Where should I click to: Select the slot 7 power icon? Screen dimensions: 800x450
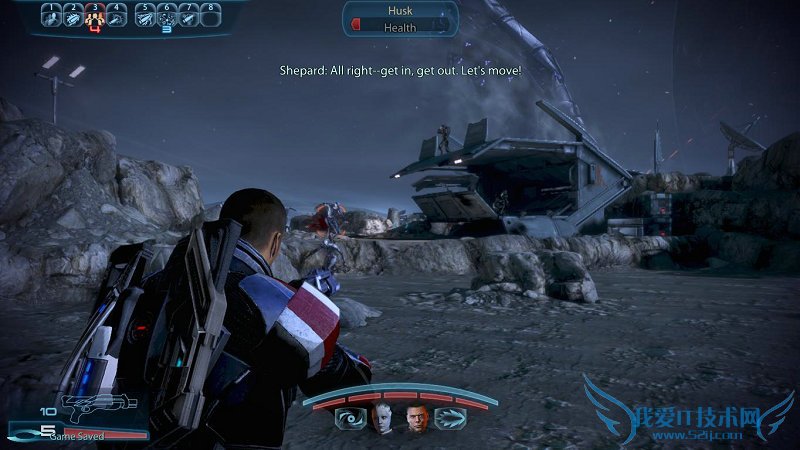tap(189, 17)
